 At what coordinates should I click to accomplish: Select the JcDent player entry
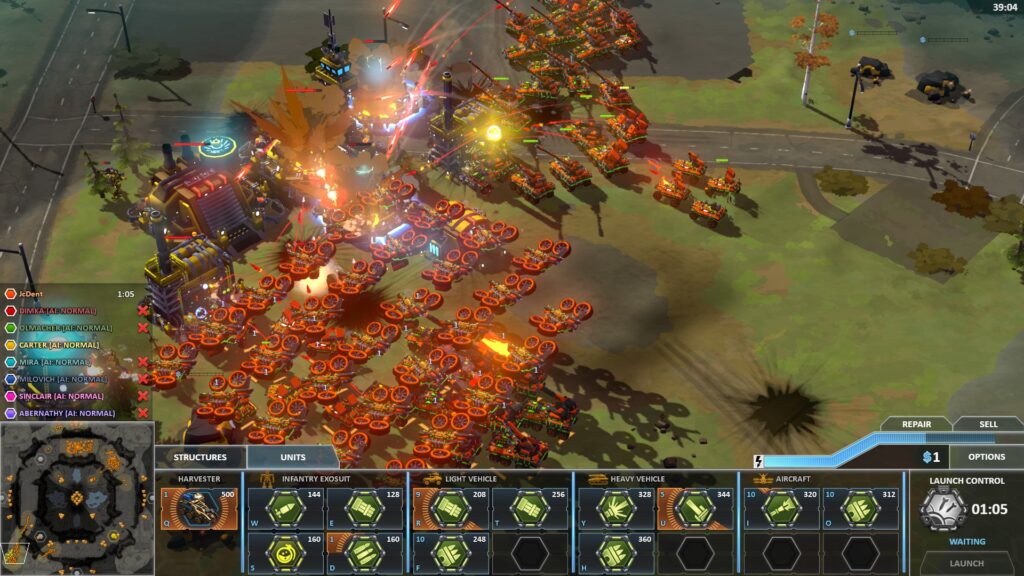pyautogui.click(x=35, y=294)
